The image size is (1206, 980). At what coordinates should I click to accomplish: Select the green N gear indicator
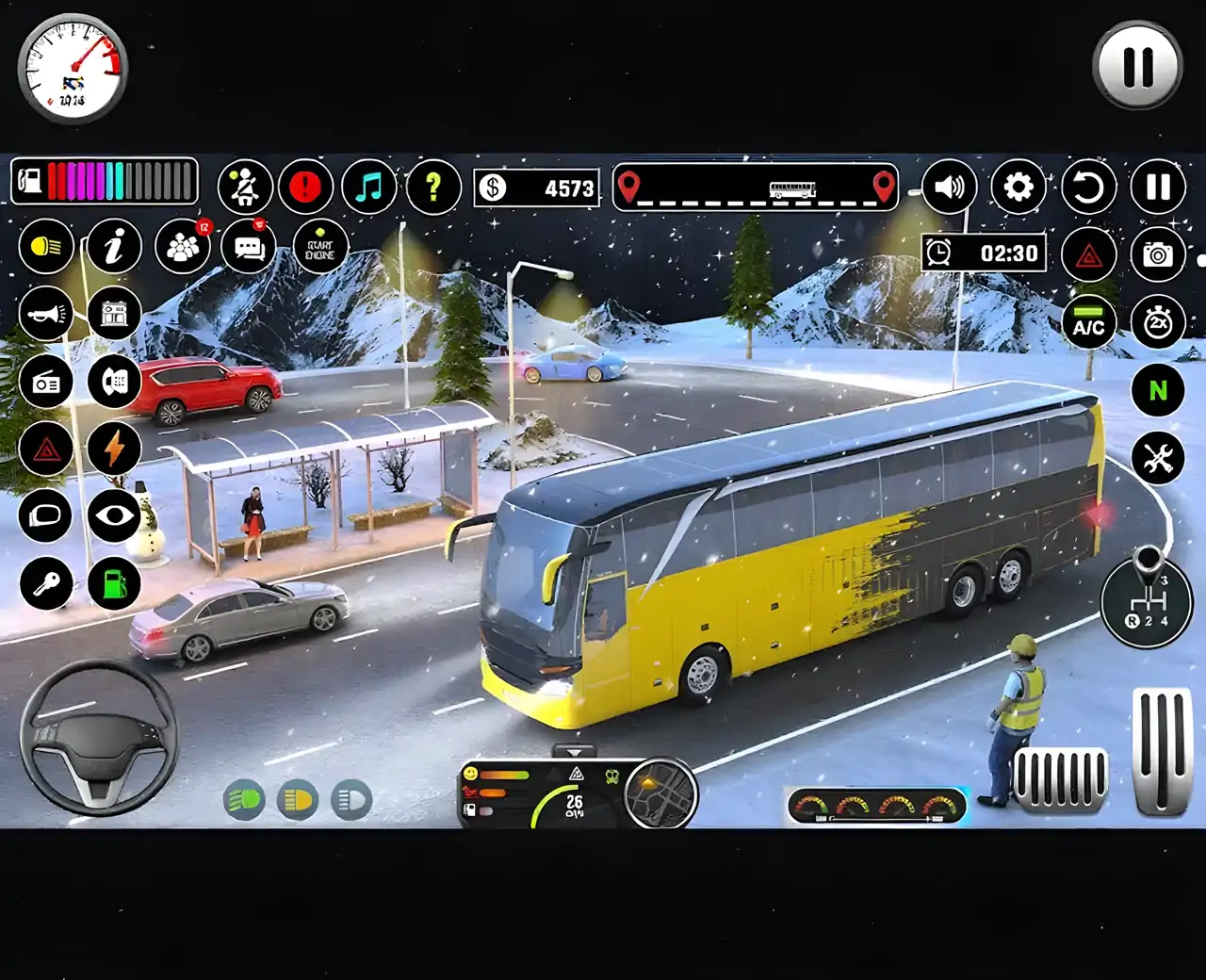pyautogui.click(x=1157, y=390)
